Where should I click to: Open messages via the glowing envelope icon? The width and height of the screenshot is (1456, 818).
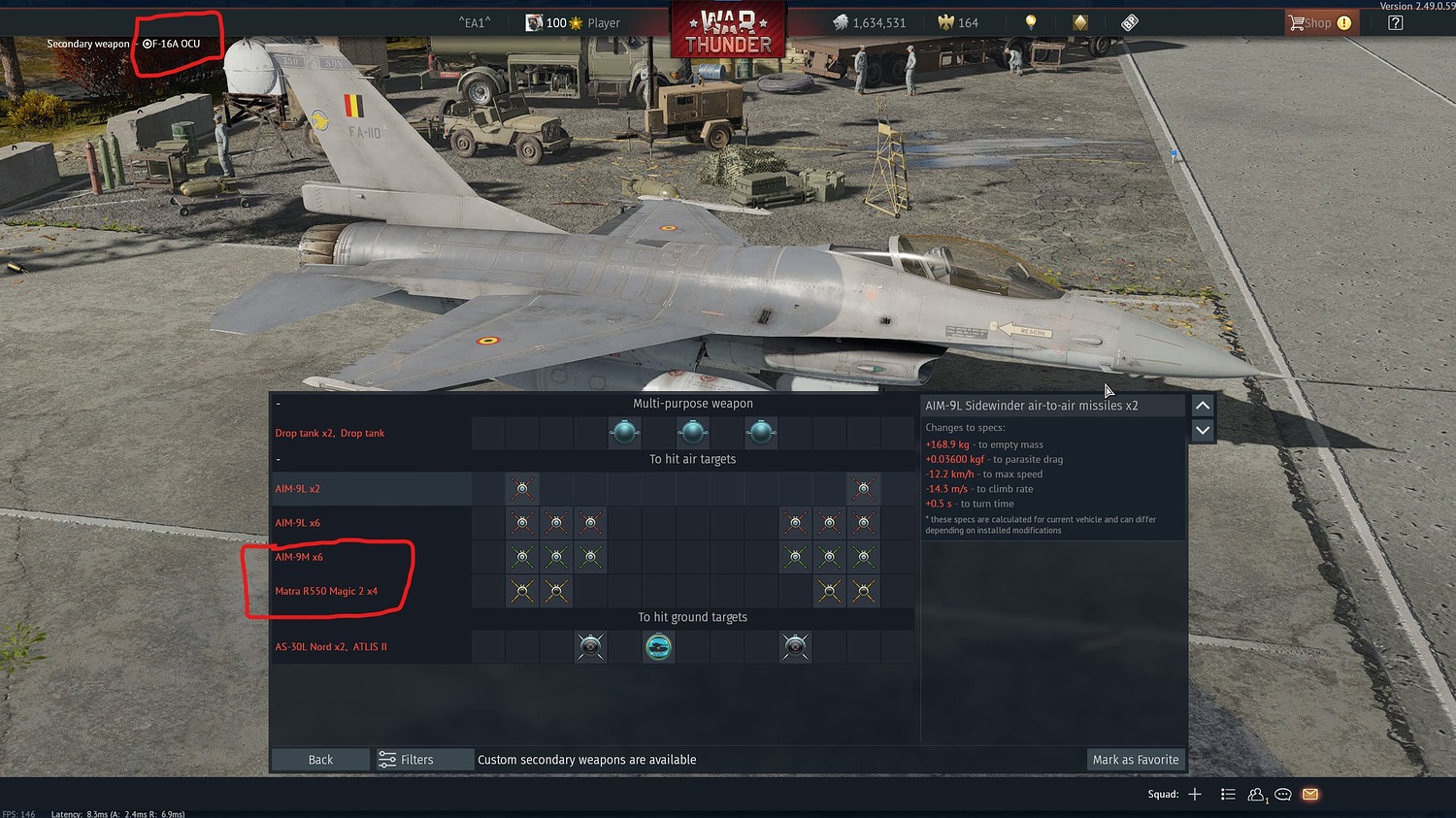(1309, 794)
